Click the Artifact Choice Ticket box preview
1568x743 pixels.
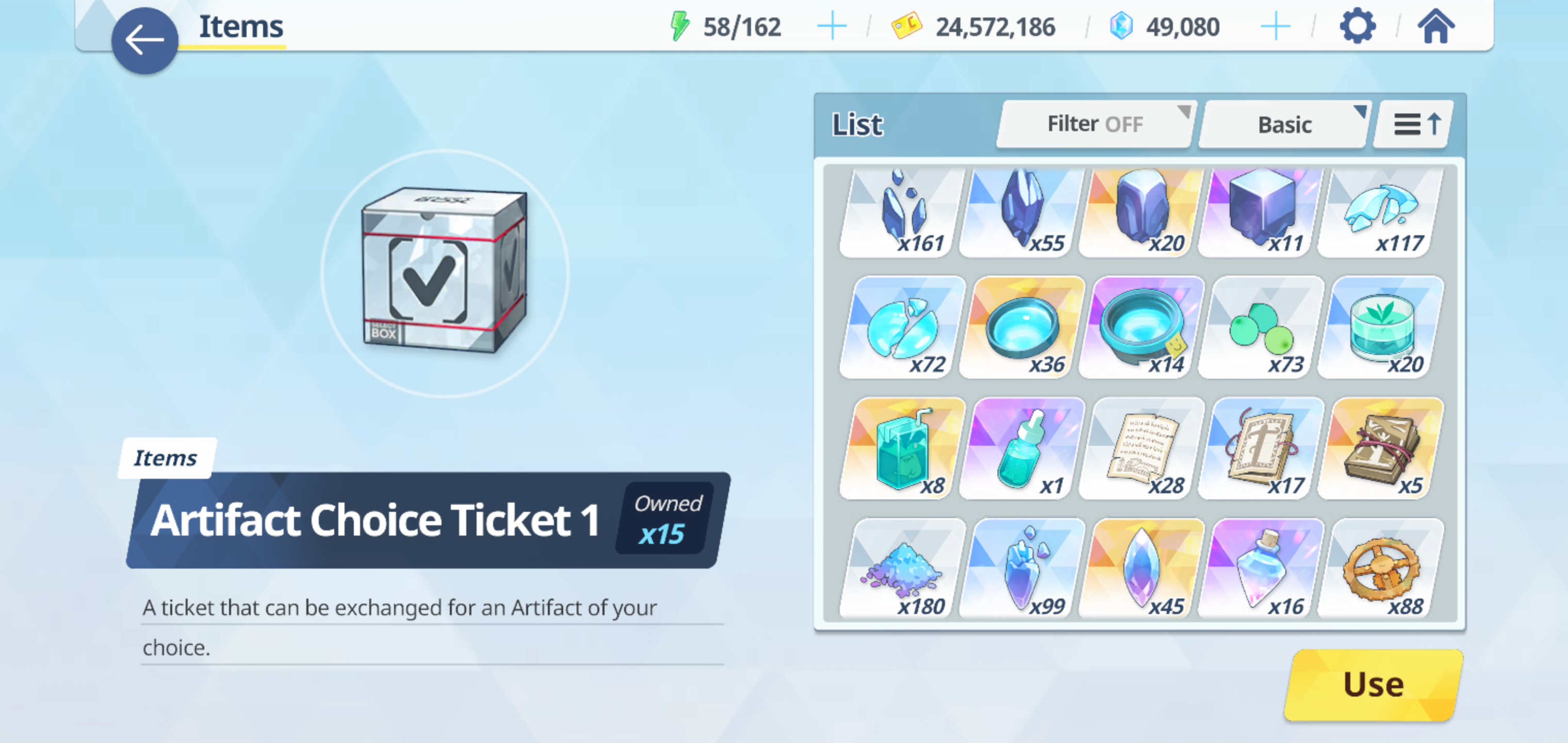[x=443, y=271]
